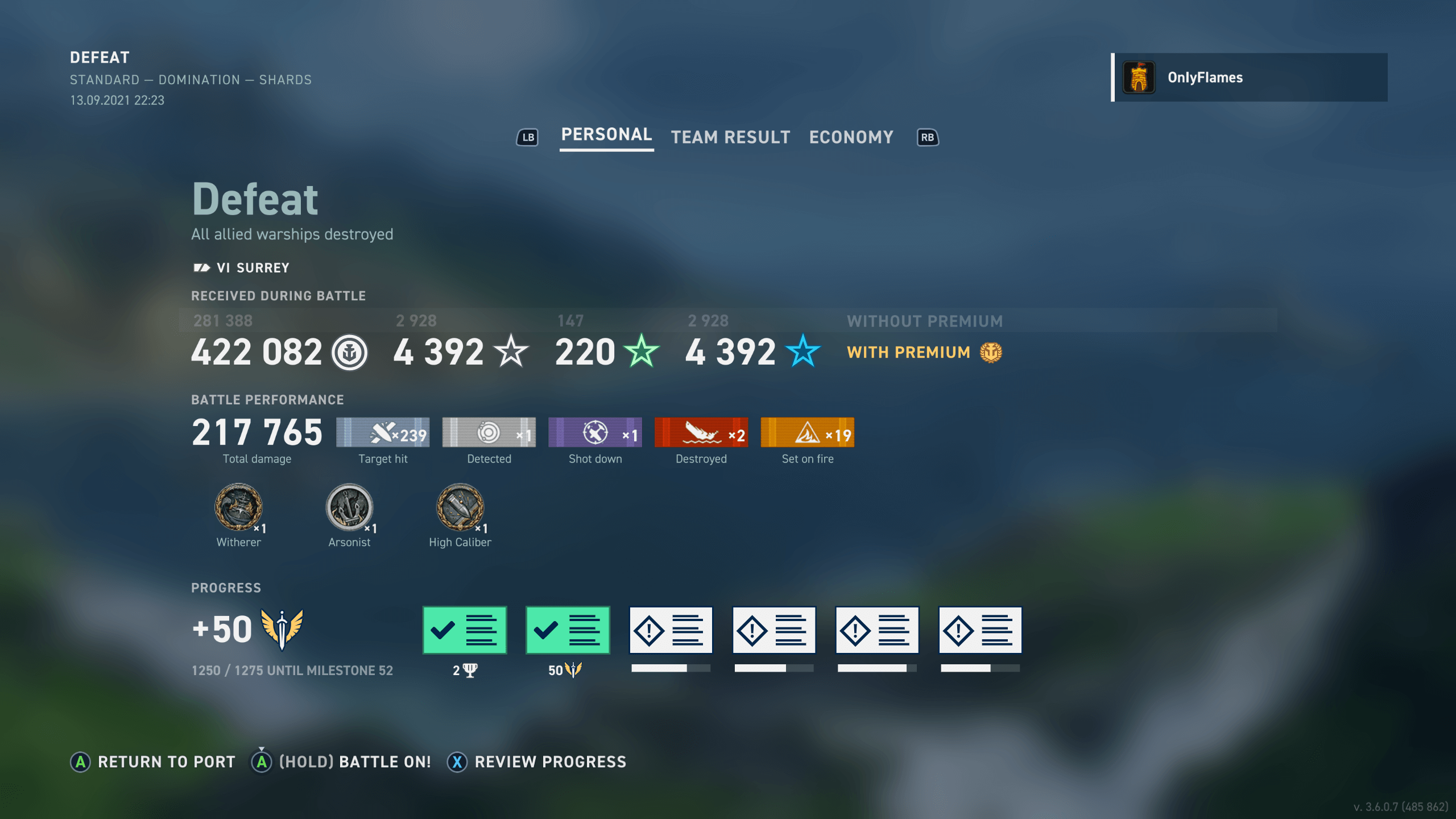This screenshot has width=1456, height=819.
Task: Open the OnlyFlames player card
Action: click(x=1251, y=77)
